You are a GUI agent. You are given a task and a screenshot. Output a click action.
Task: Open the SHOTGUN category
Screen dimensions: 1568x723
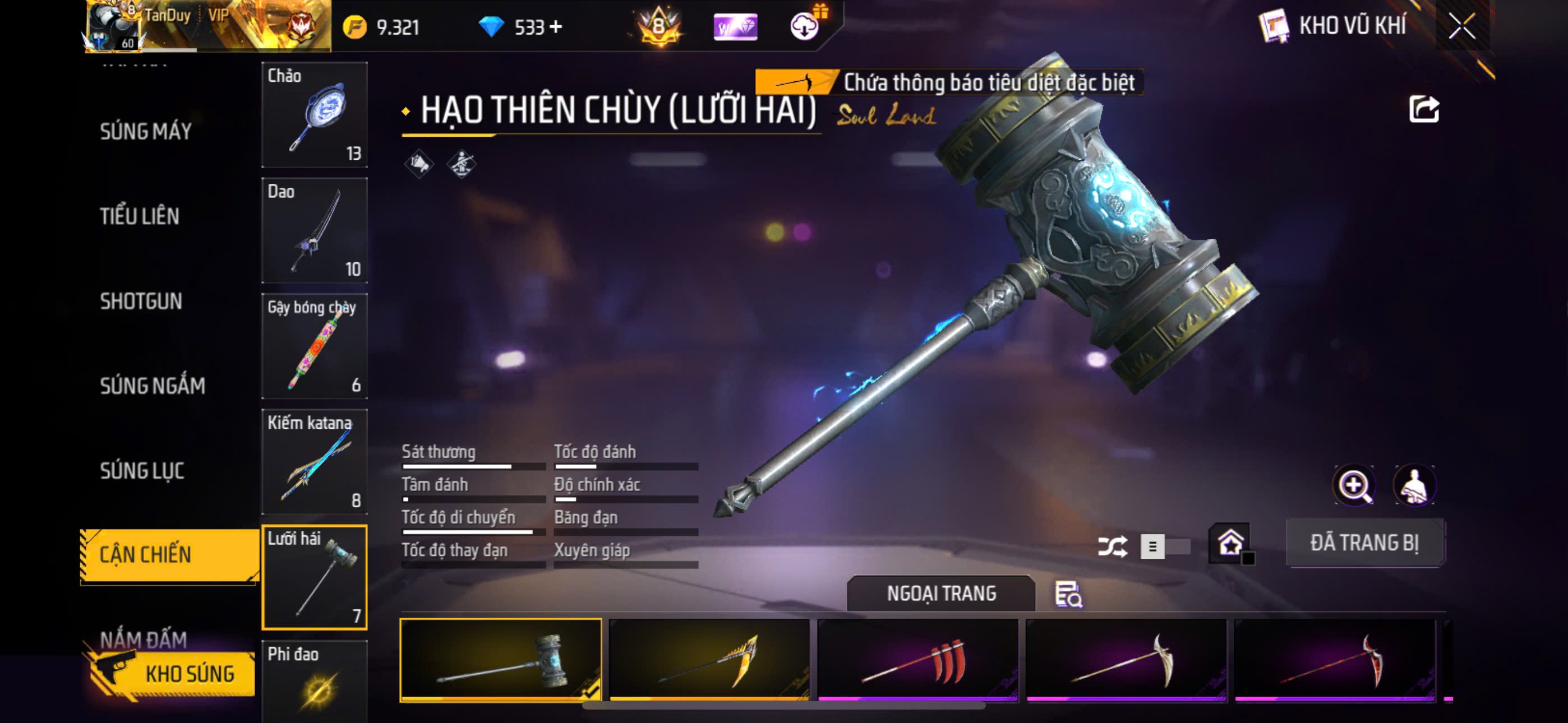[141, 302]
